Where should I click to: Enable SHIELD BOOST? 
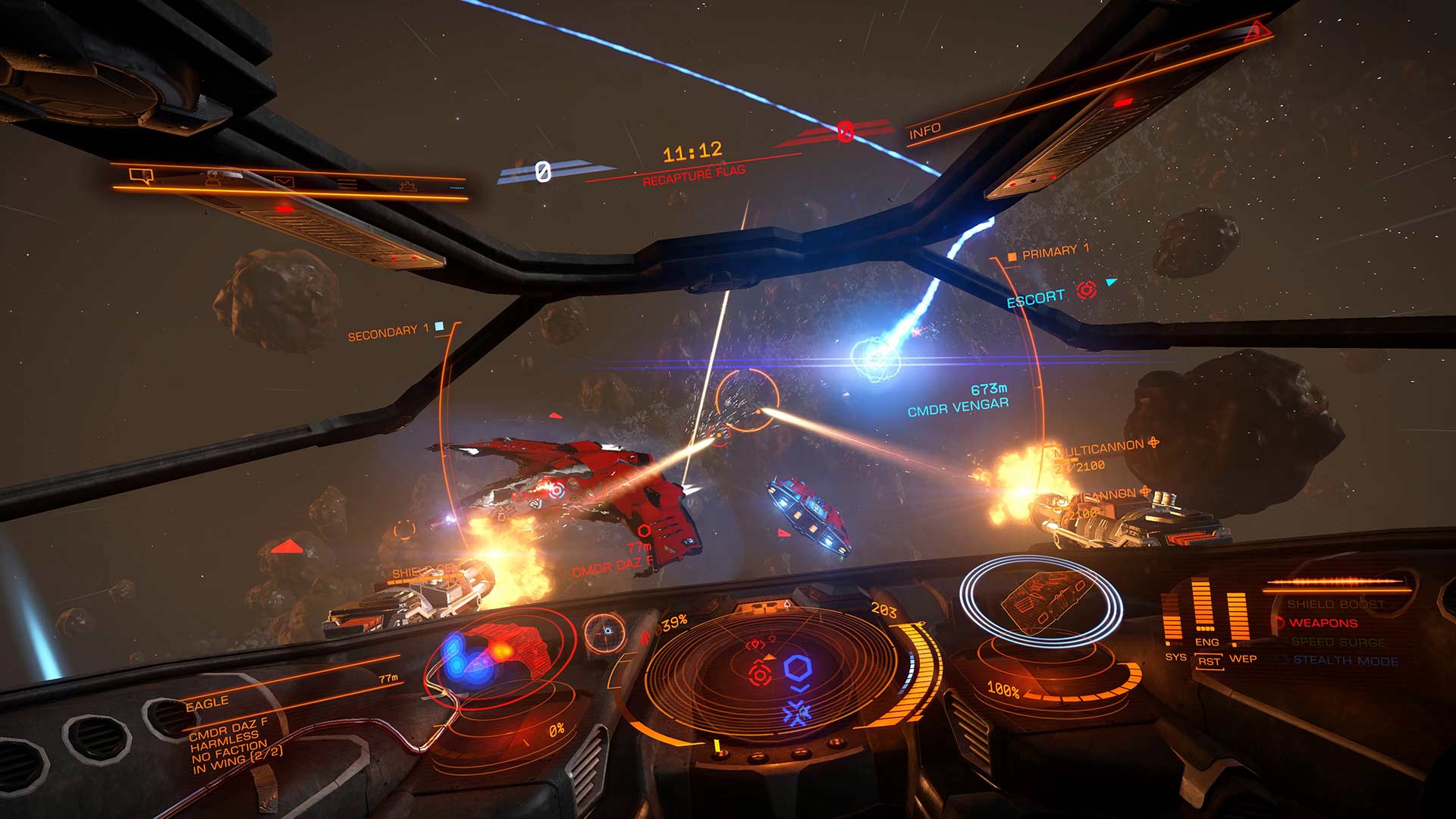tap(1337, 604)
